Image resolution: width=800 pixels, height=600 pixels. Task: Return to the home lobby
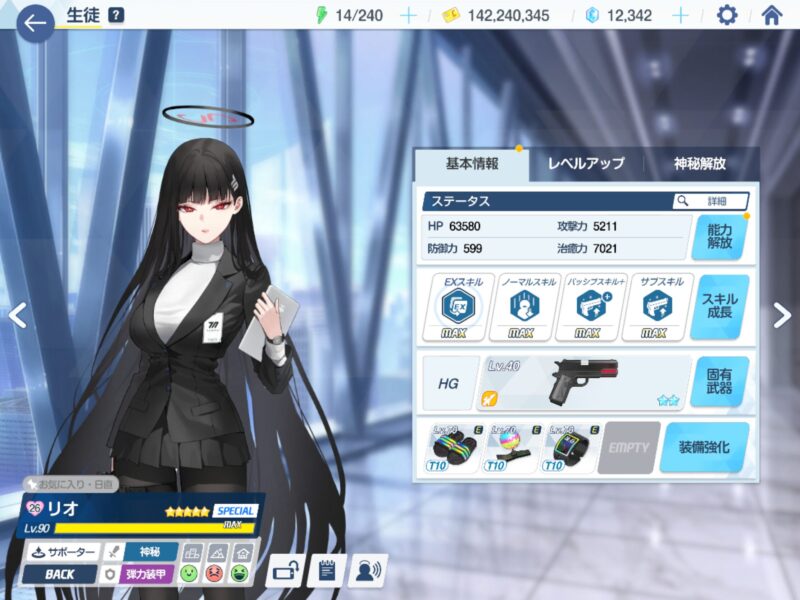pyautogui.click(x=771, y=15)
